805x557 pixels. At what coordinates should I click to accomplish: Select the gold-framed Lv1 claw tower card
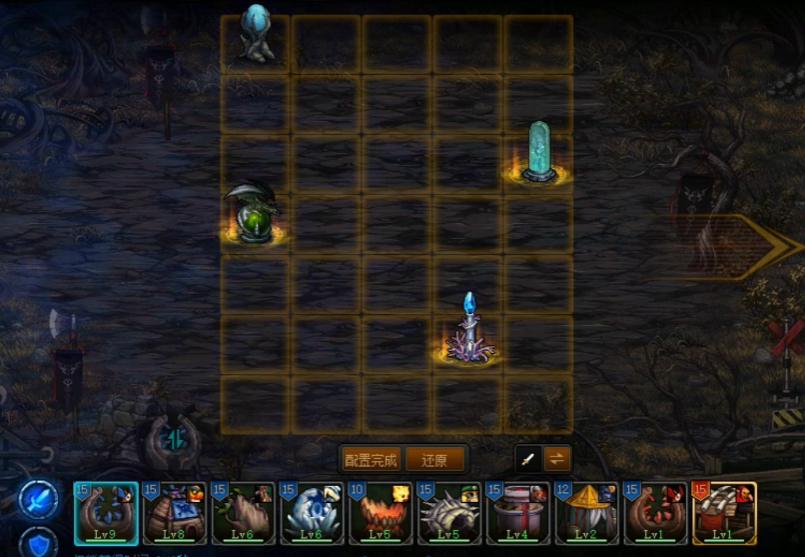[x=724, y=513]
